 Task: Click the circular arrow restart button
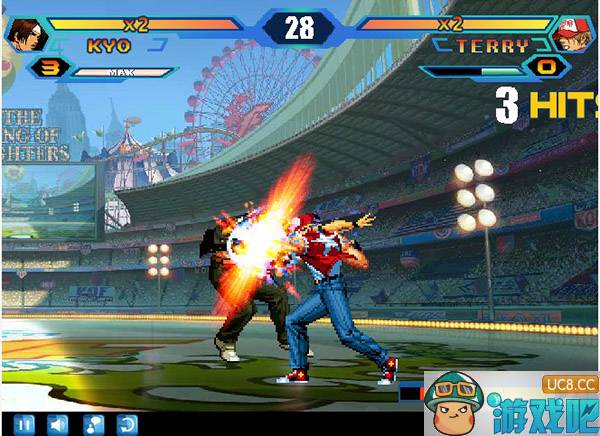127,425
